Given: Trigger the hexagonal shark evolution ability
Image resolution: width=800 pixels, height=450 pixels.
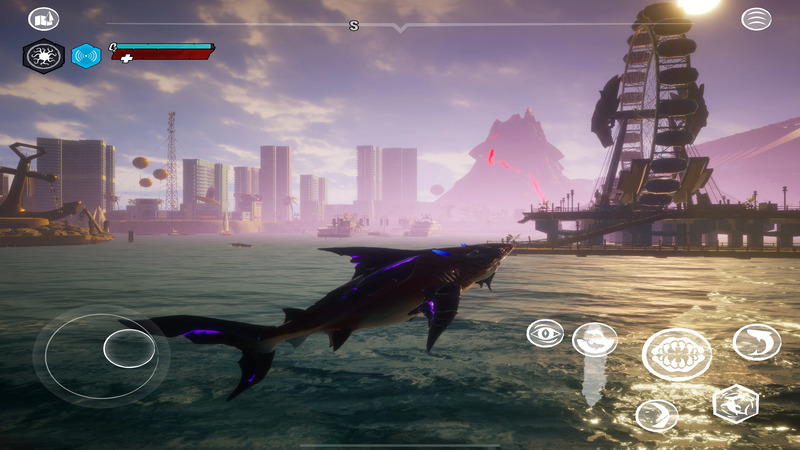Looking at the screenshot, I should 735,403.
